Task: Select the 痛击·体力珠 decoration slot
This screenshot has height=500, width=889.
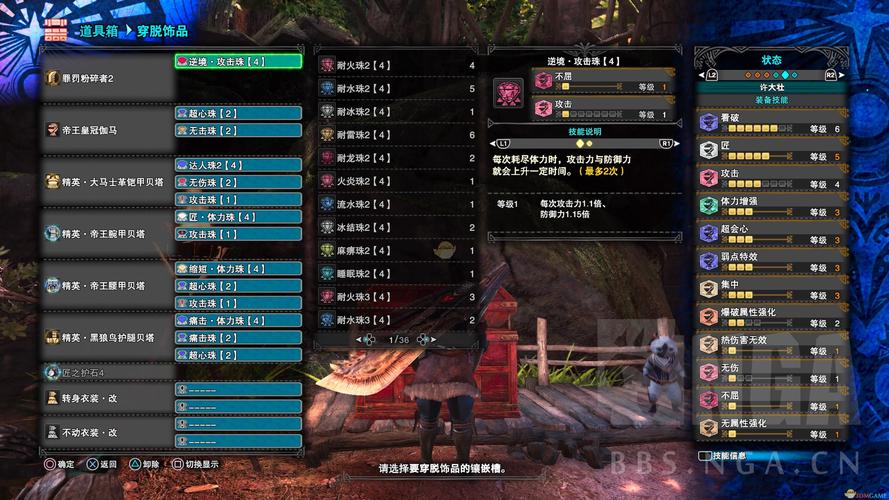Action: click(x=238, y=321)
